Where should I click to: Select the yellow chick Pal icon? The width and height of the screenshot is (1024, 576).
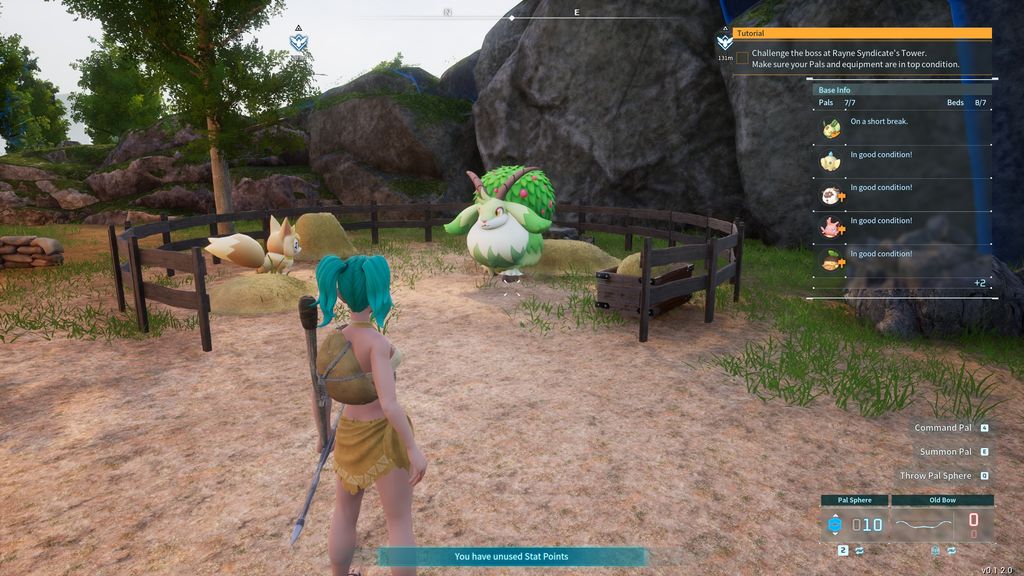830,161
